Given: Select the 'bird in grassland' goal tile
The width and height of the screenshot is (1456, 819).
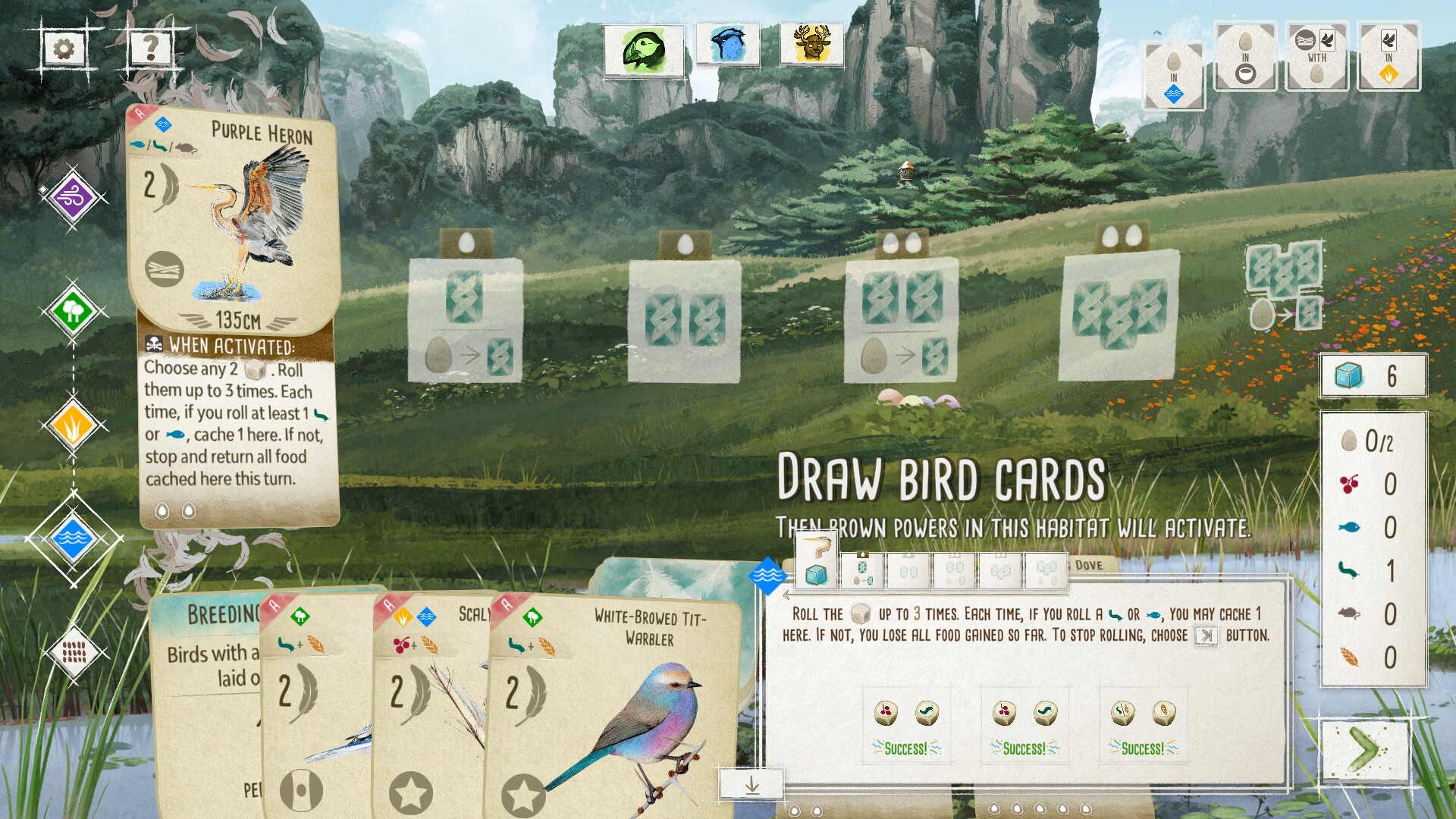Looking at the screenshot, I should tap(1388, 55).
